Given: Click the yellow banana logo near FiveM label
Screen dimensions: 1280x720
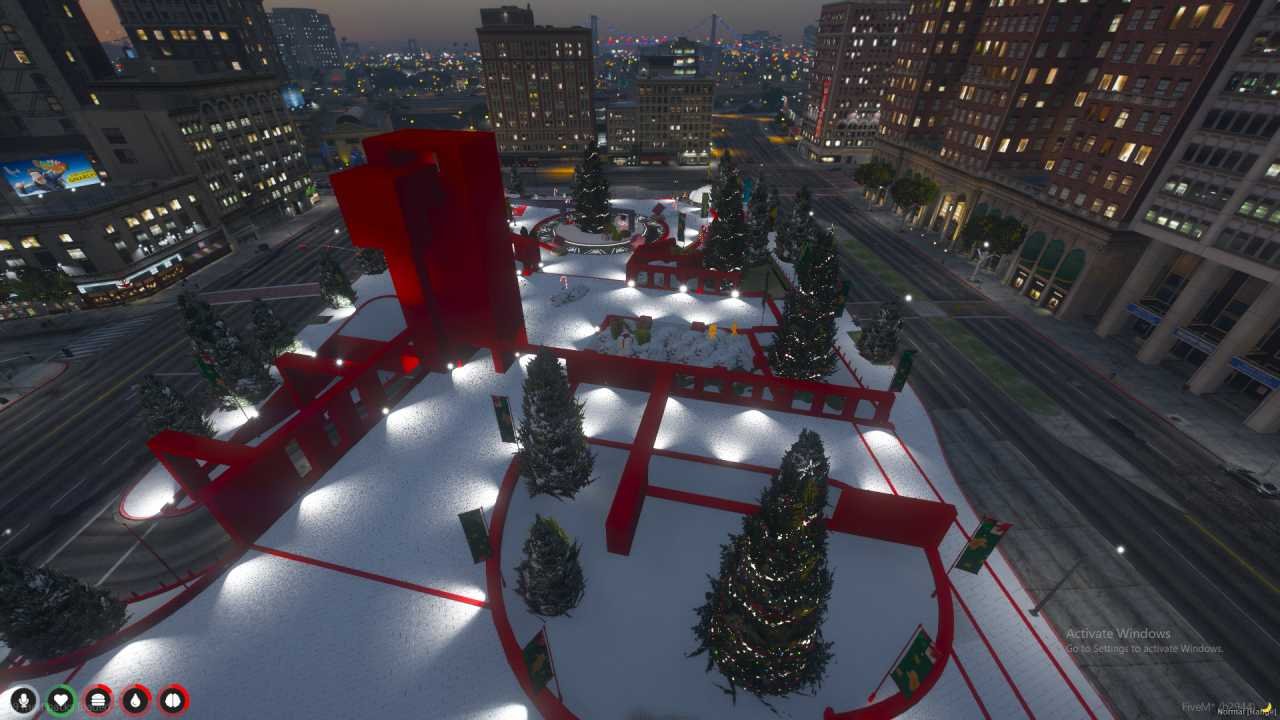Looking at the screenshot, I should pyautogui.click(x=1267, y=709).
